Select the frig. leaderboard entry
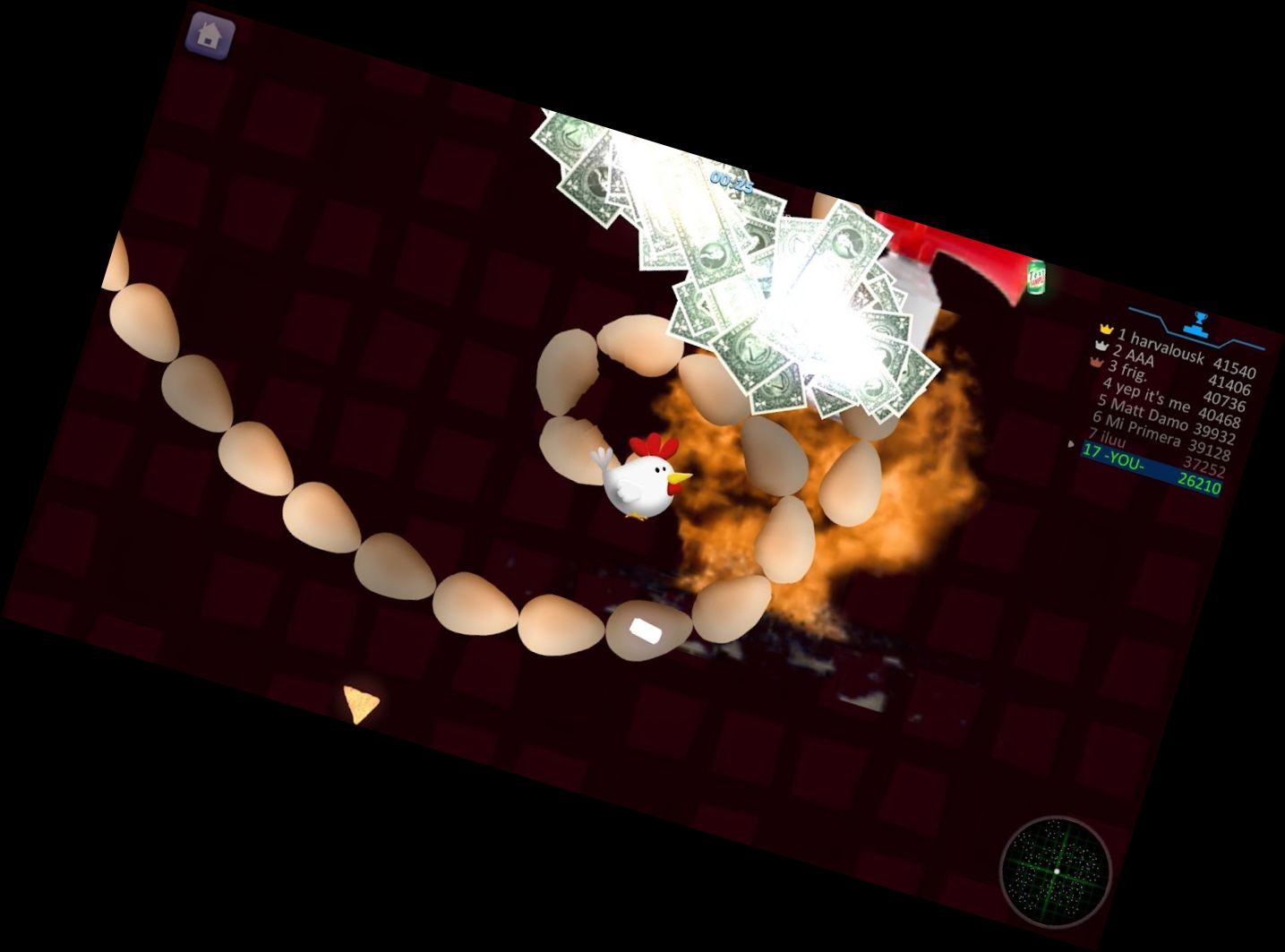Viewport: 1285px width, 952px height. 1167,385
